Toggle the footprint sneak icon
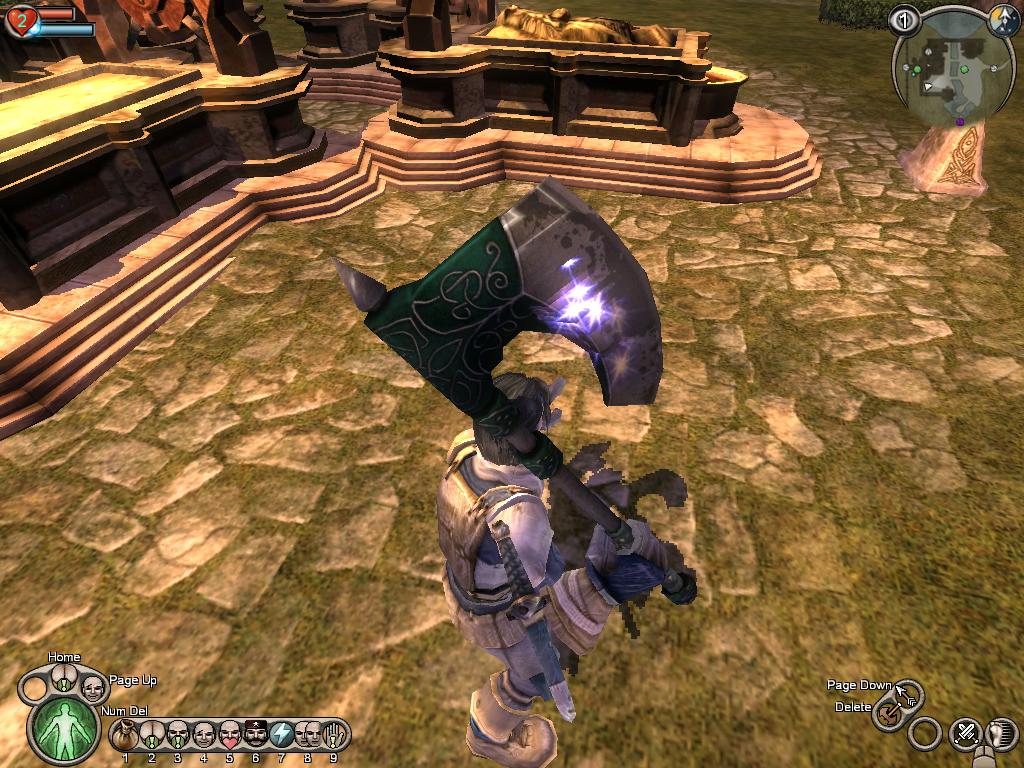 1002,734
